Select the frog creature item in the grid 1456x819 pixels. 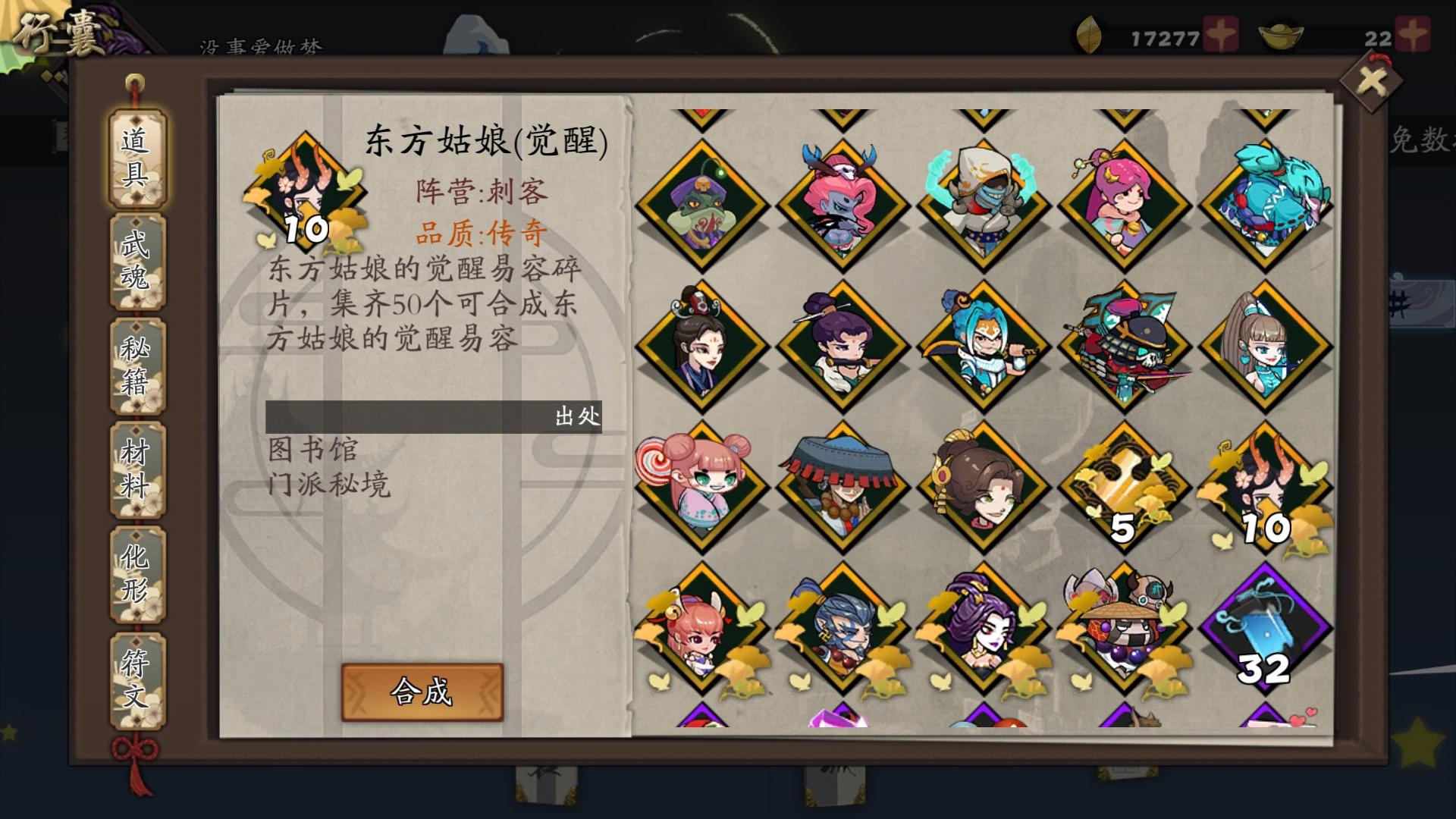(x=704, y=202)
